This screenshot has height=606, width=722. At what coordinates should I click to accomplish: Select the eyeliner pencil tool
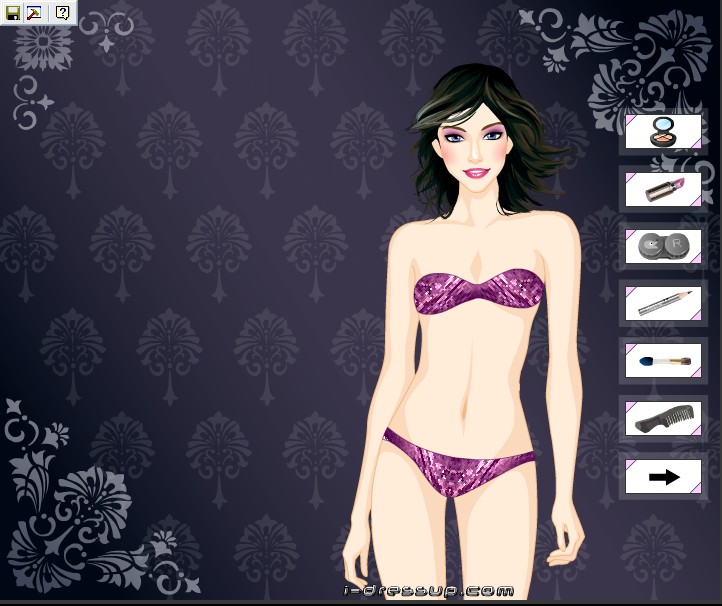click(x=663, y=303)
